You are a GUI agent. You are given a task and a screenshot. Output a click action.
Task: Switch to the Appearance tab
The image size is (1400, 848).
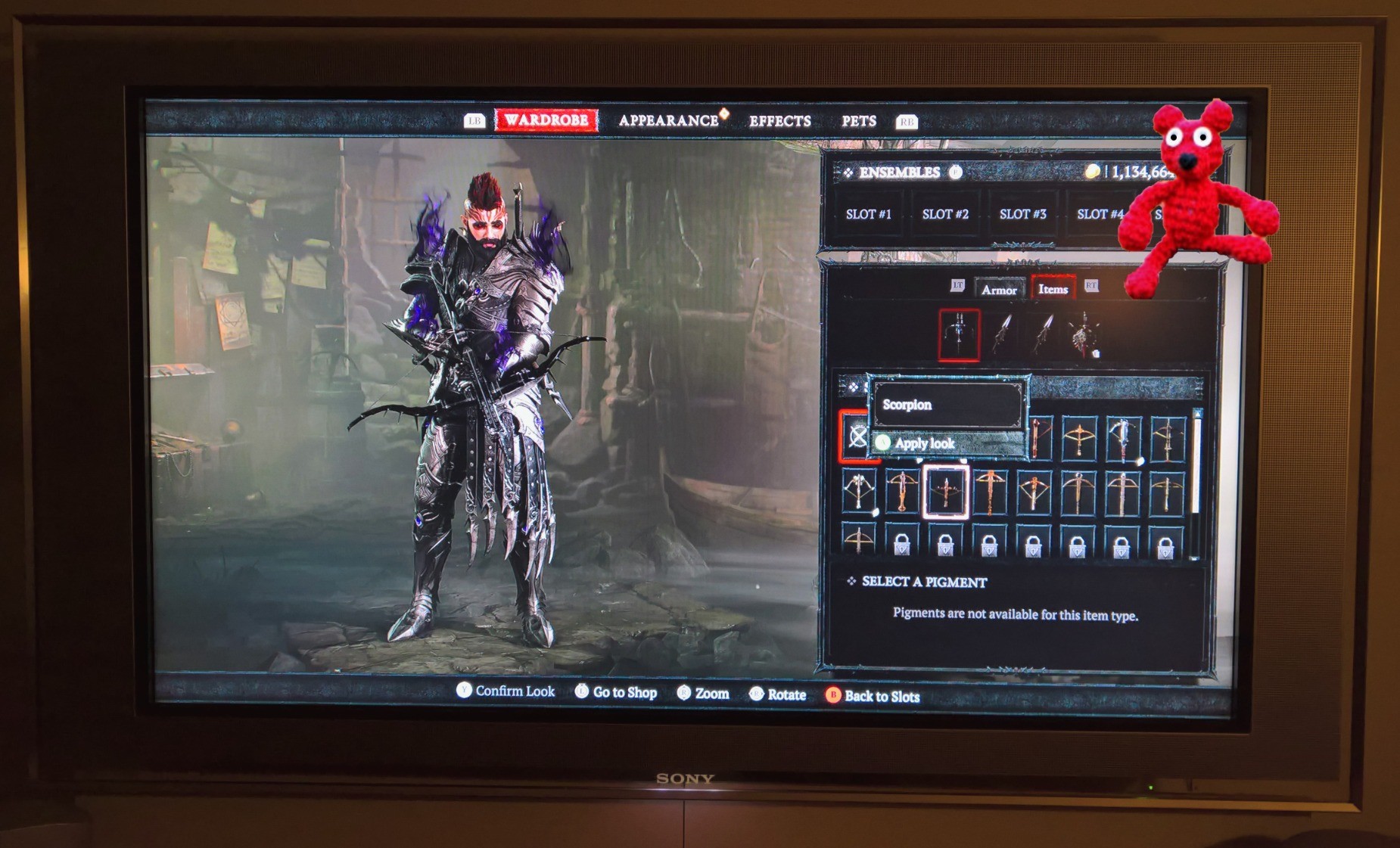click(x=668, y=121)
